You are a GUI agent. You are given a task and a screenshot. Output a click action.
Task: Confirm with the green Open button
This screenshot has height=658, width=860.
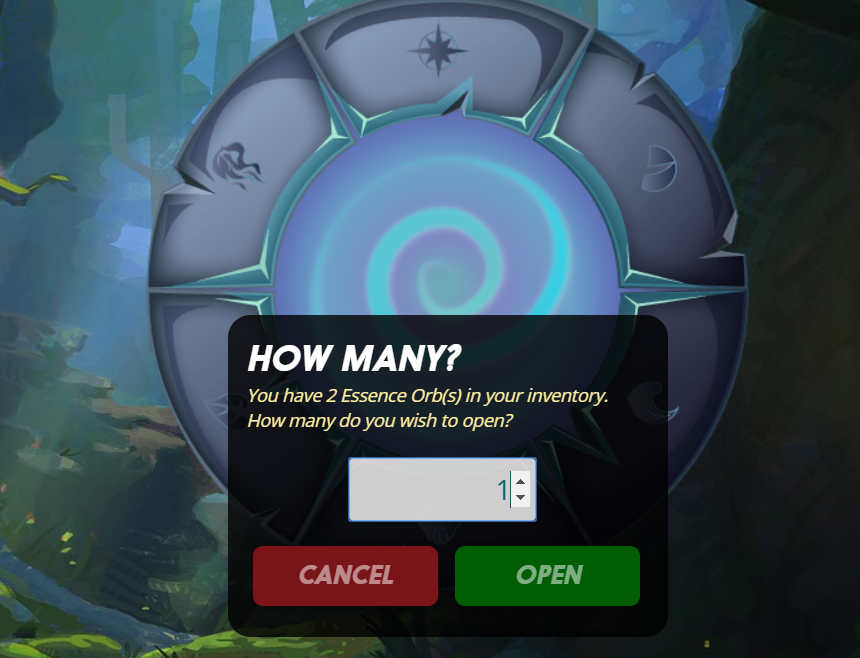click(547, 575)
